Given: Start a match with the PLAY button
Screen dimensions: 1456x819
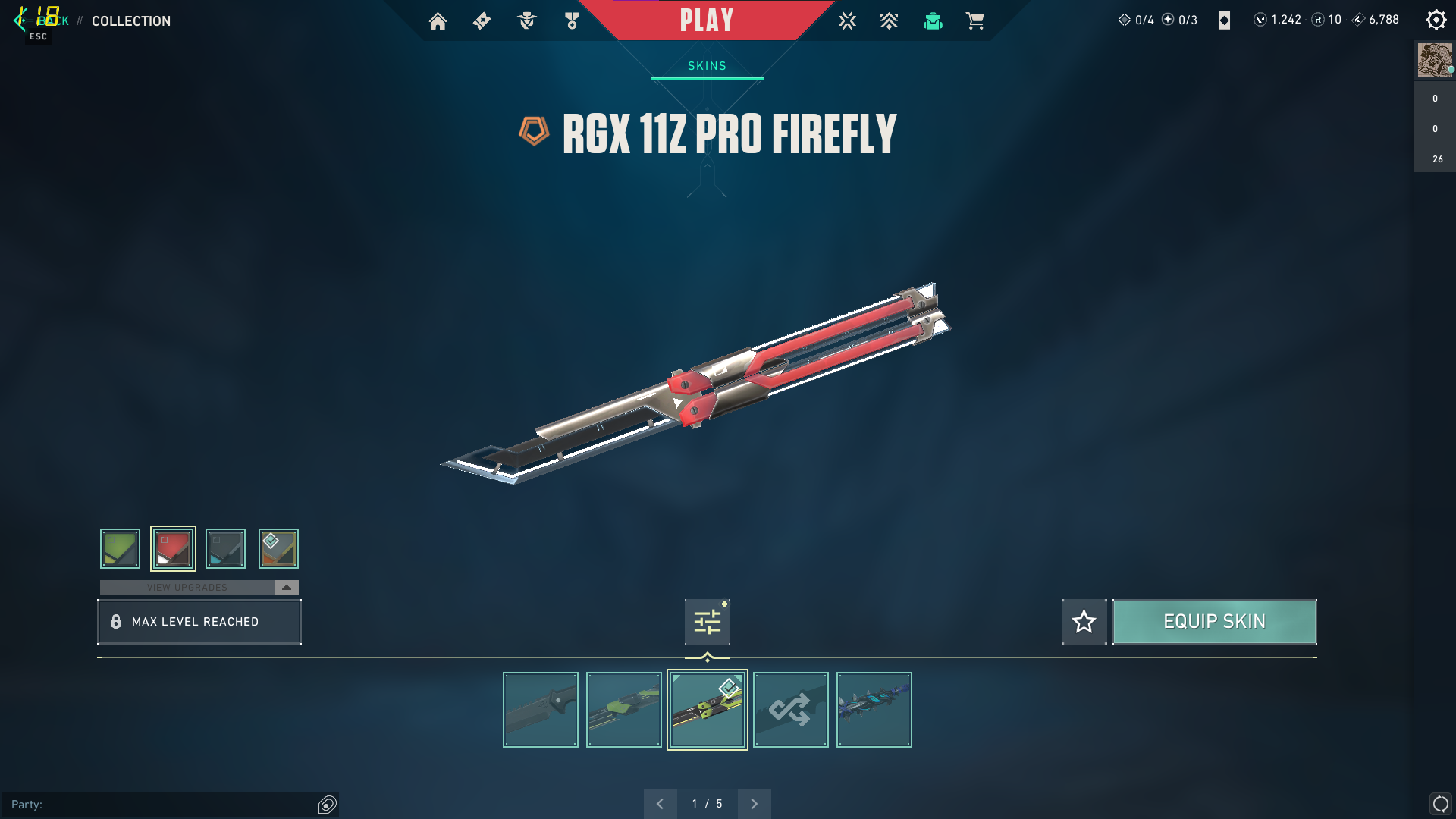Looking at the screenshot, I should click(707, 20).
